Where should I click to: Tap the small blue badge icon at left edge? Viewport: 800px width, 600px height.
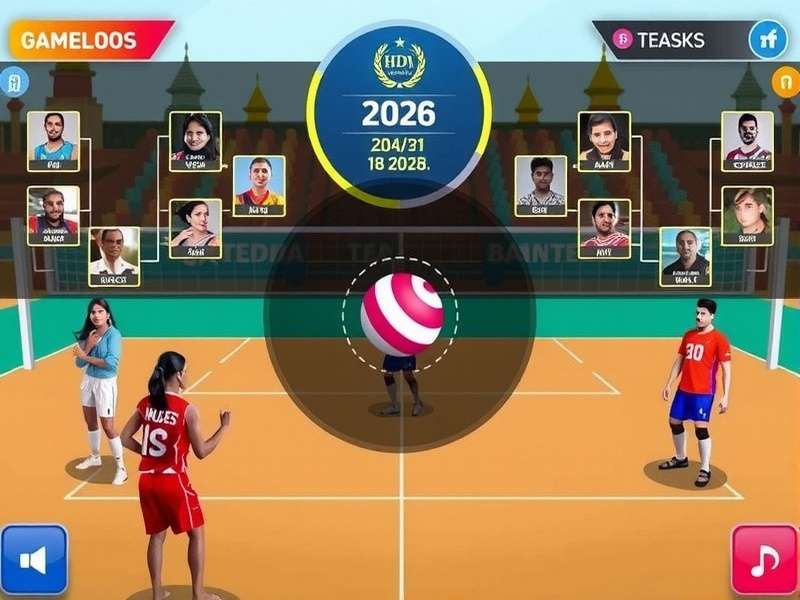(x=13, y=81)
